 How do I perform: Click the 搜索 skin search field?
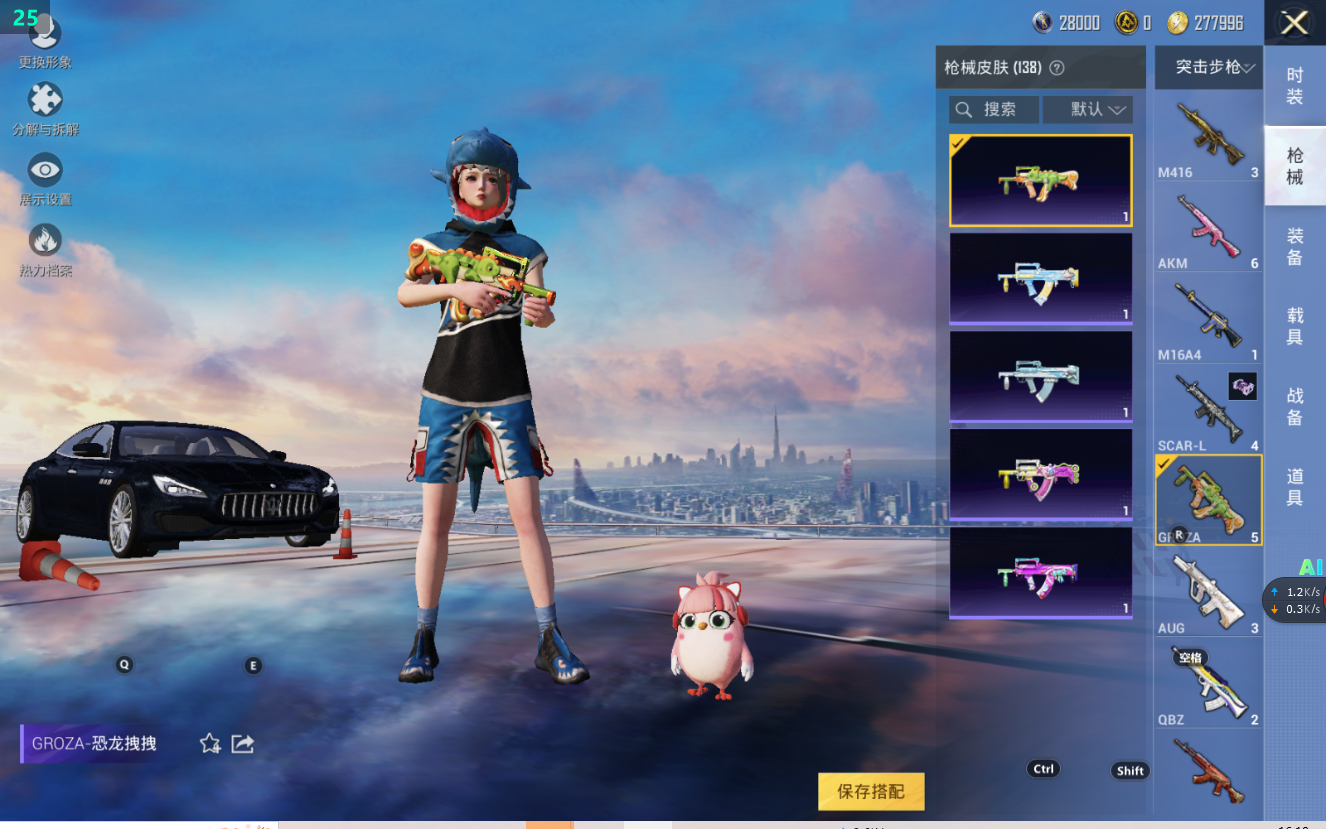point(994,109)
